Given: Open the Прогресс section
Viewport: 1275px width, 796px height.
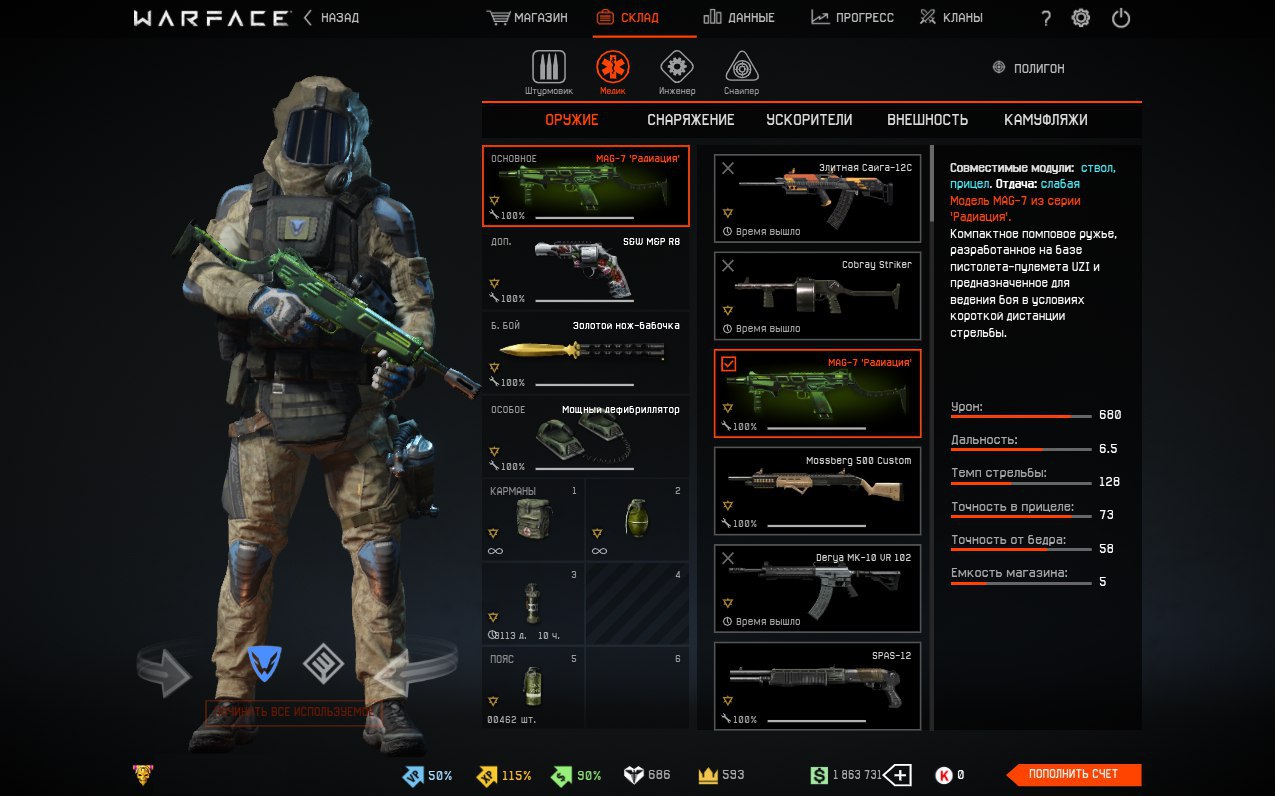Looking at the screenshot, I should 852,18.
